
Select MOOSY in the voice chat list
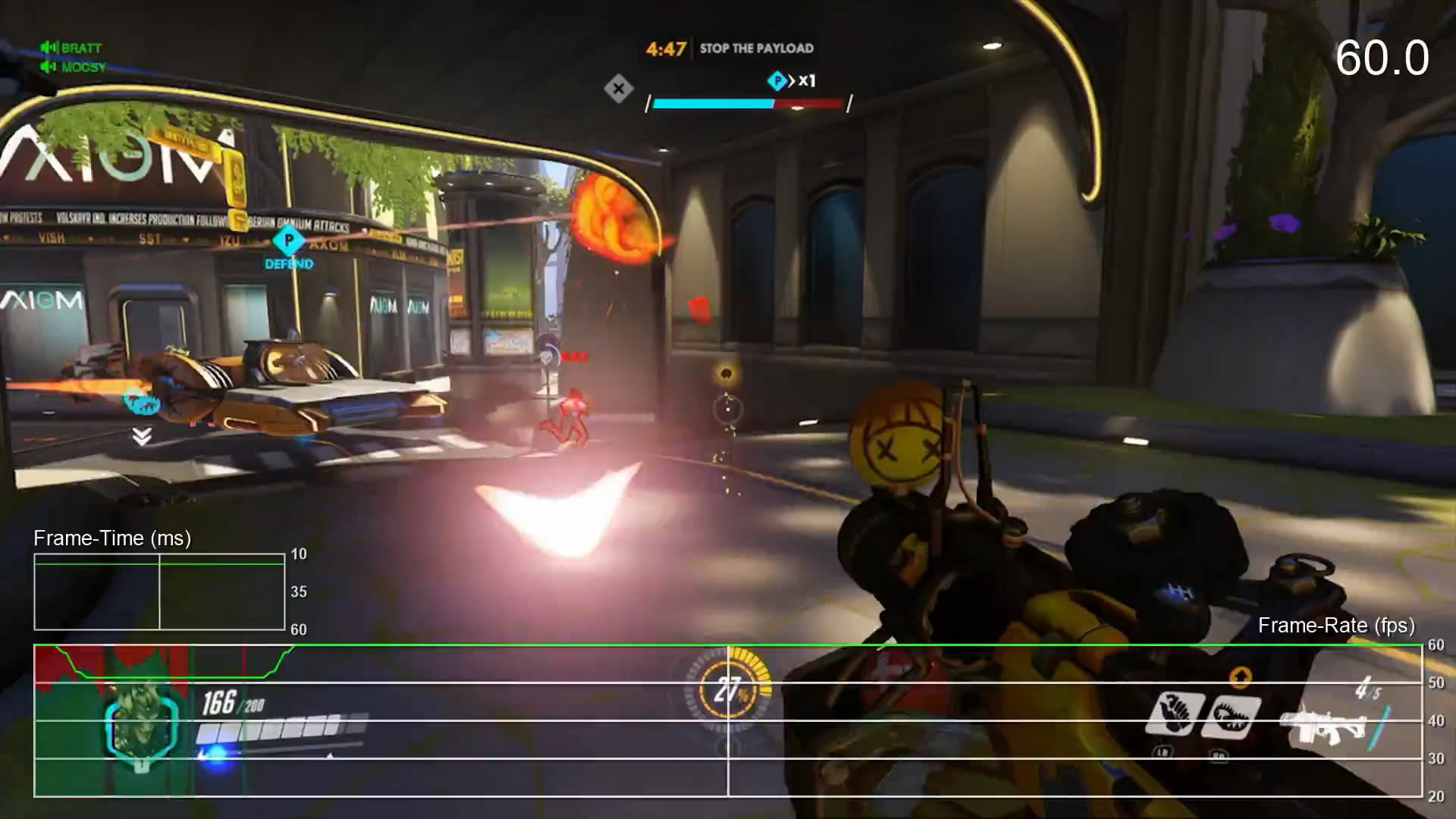(83, 67)
